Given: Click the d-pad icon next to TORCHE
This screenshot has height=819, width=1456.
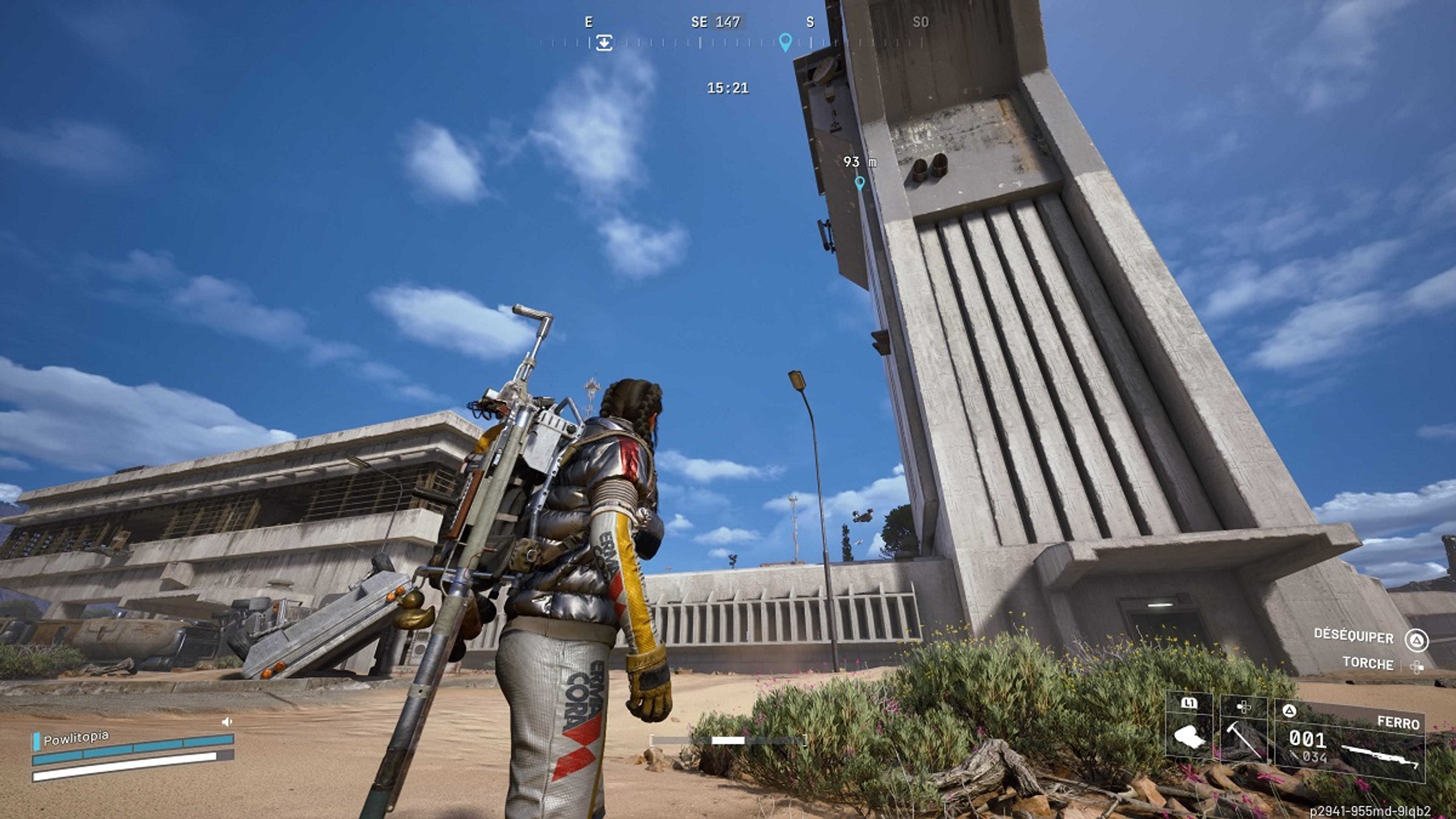Looking at the screenshot, I should click(1419, 667).
